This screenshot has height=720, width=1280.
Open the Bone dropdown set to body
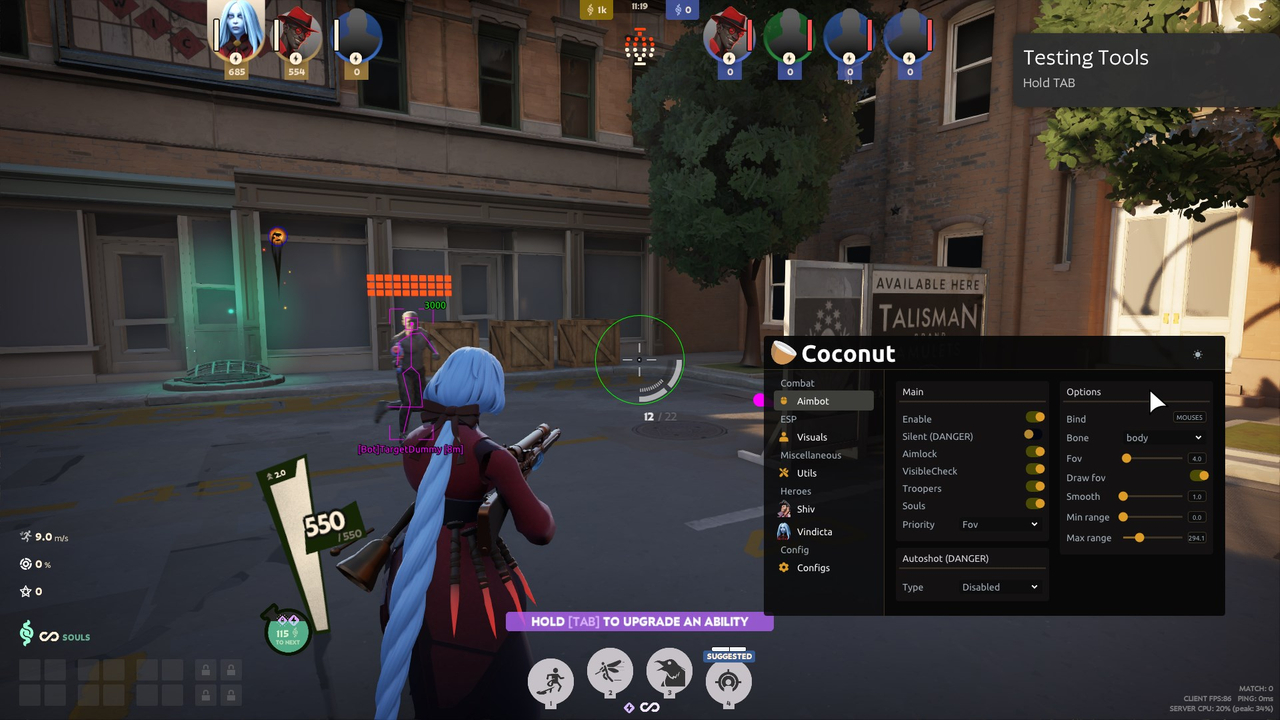coord(1164,438)
